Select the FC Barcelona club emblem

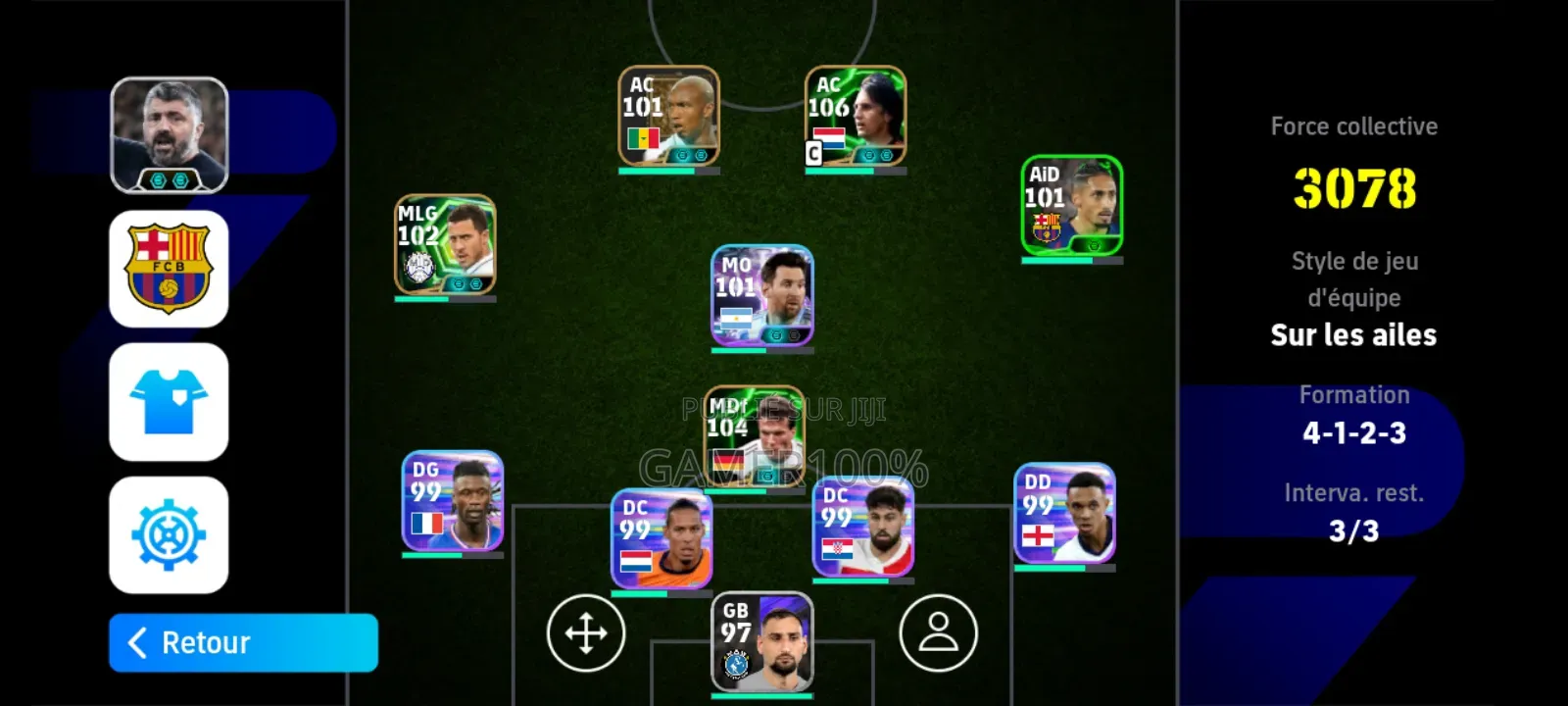(x=170, y=267)
